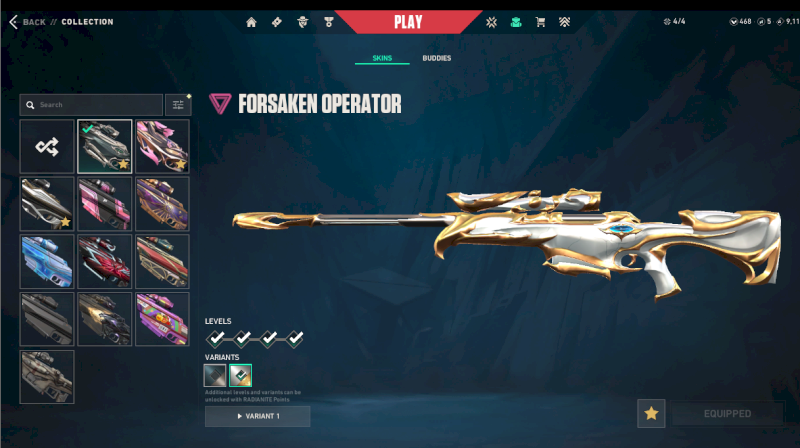This screenshot has width=800, height=448.
Task: Click the Equipped button
Action: (727, 413)
